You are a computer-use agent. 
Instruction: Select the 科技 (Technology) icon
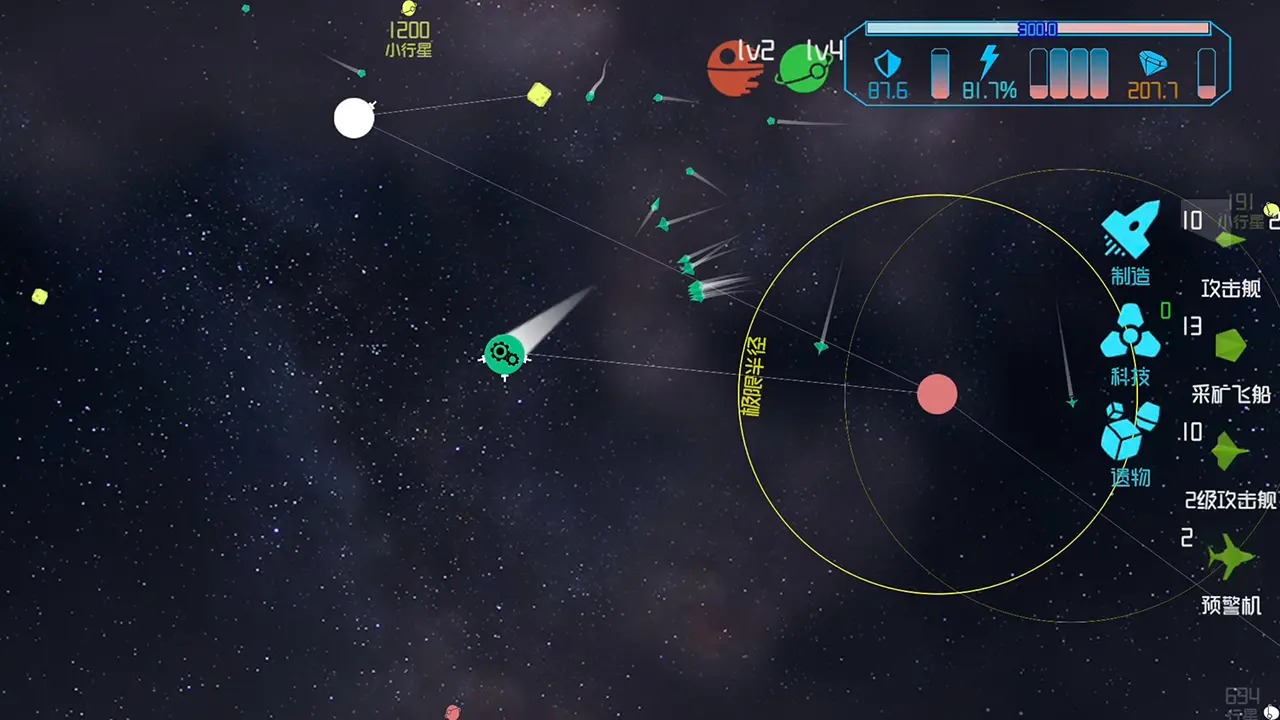click(x=1131, y=335)
